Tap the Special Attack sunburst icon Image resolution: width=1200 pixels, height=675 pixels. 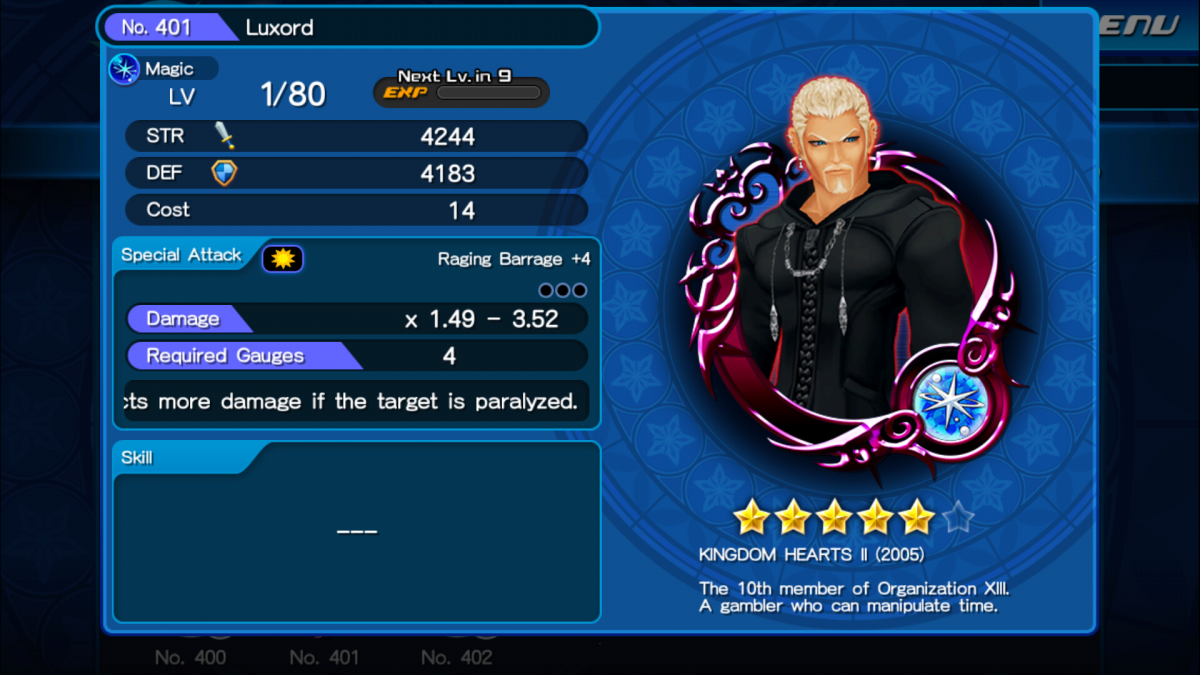pyautogui.click(x=282, y=259)
